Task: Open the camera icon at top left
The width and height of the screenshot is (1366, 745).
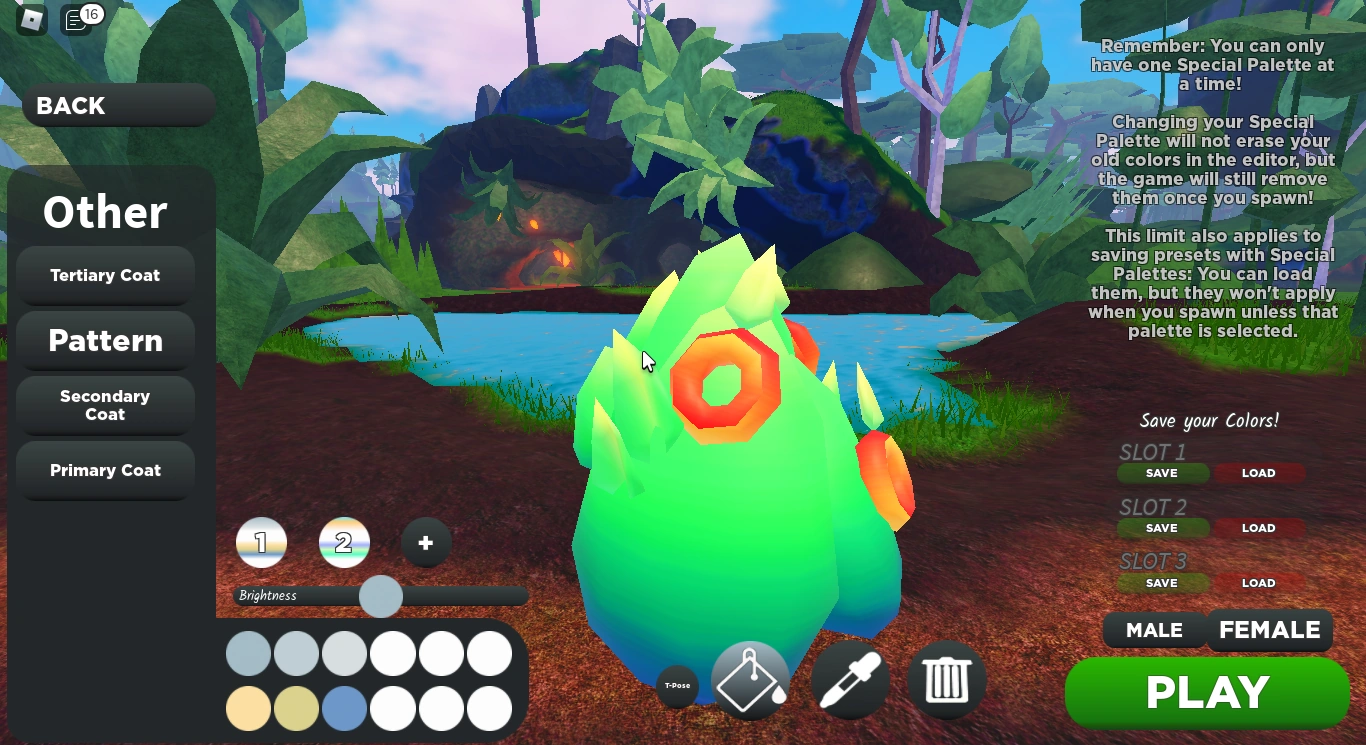Action: 29,18
